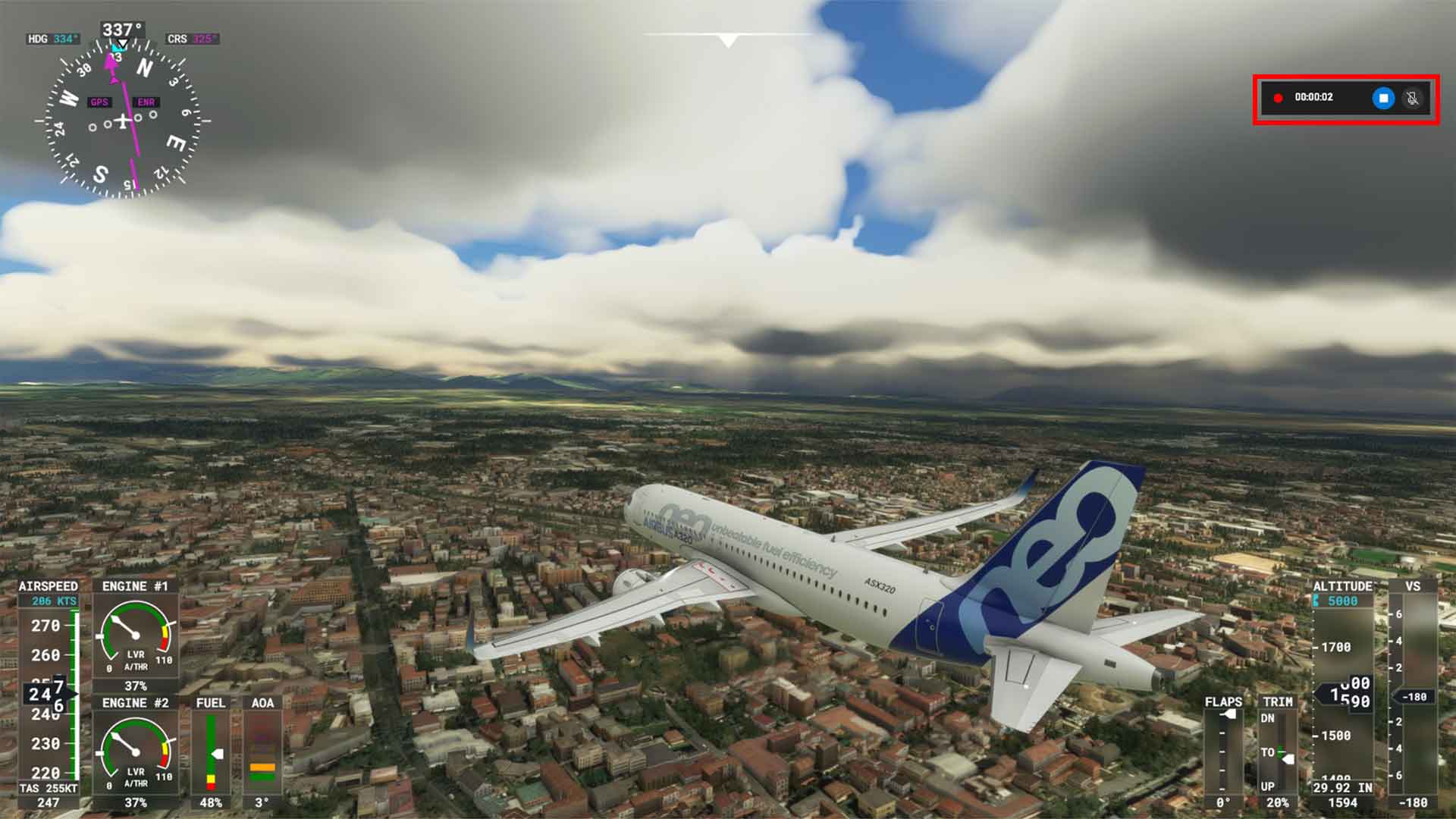This screenshot has width=1456, height=819.
Task: Click the ENGINE #1 throttle dial
Action: [135, 637]
